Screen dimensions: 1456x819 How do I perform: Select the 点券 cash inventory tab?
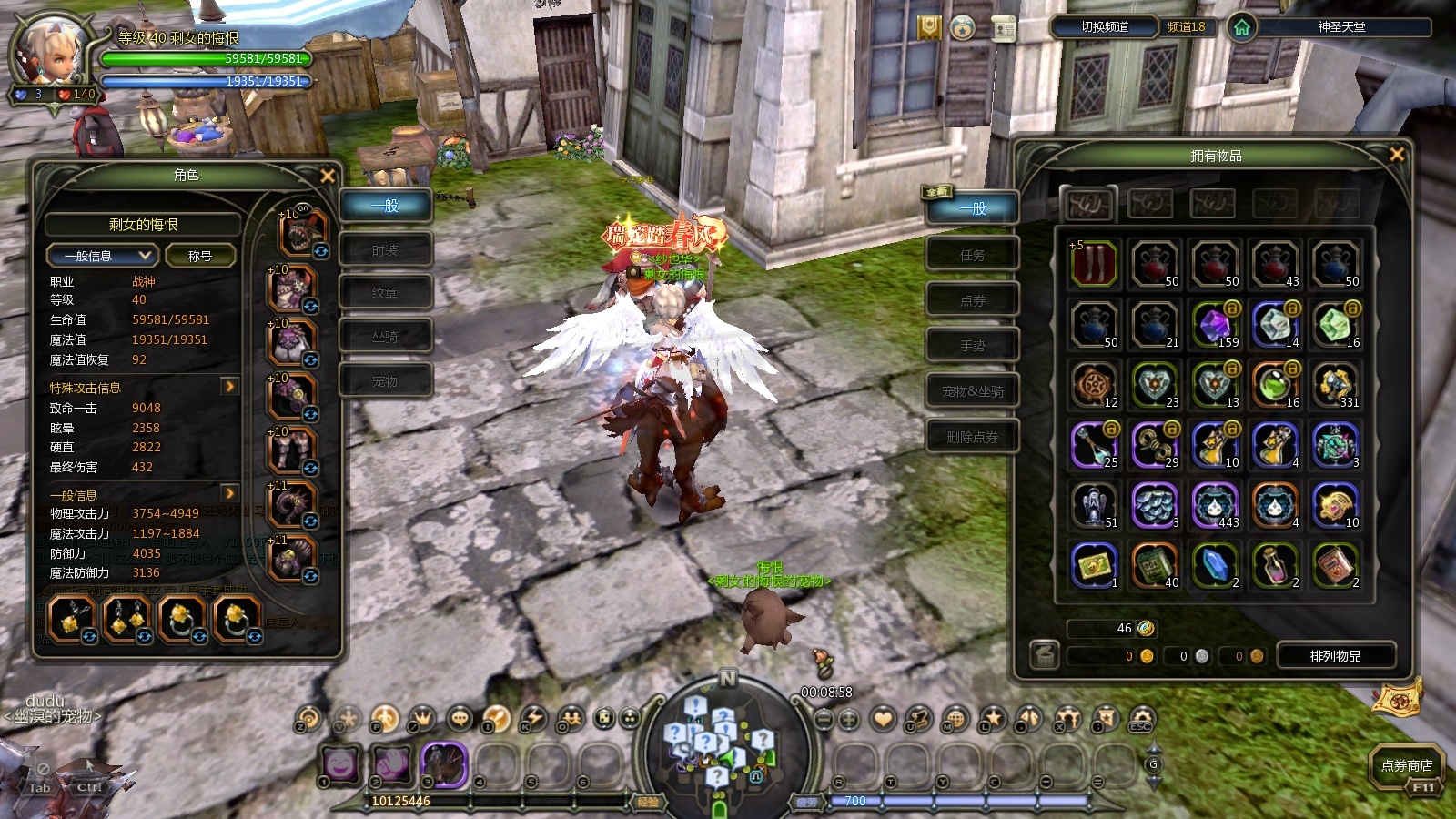(972, 300)
